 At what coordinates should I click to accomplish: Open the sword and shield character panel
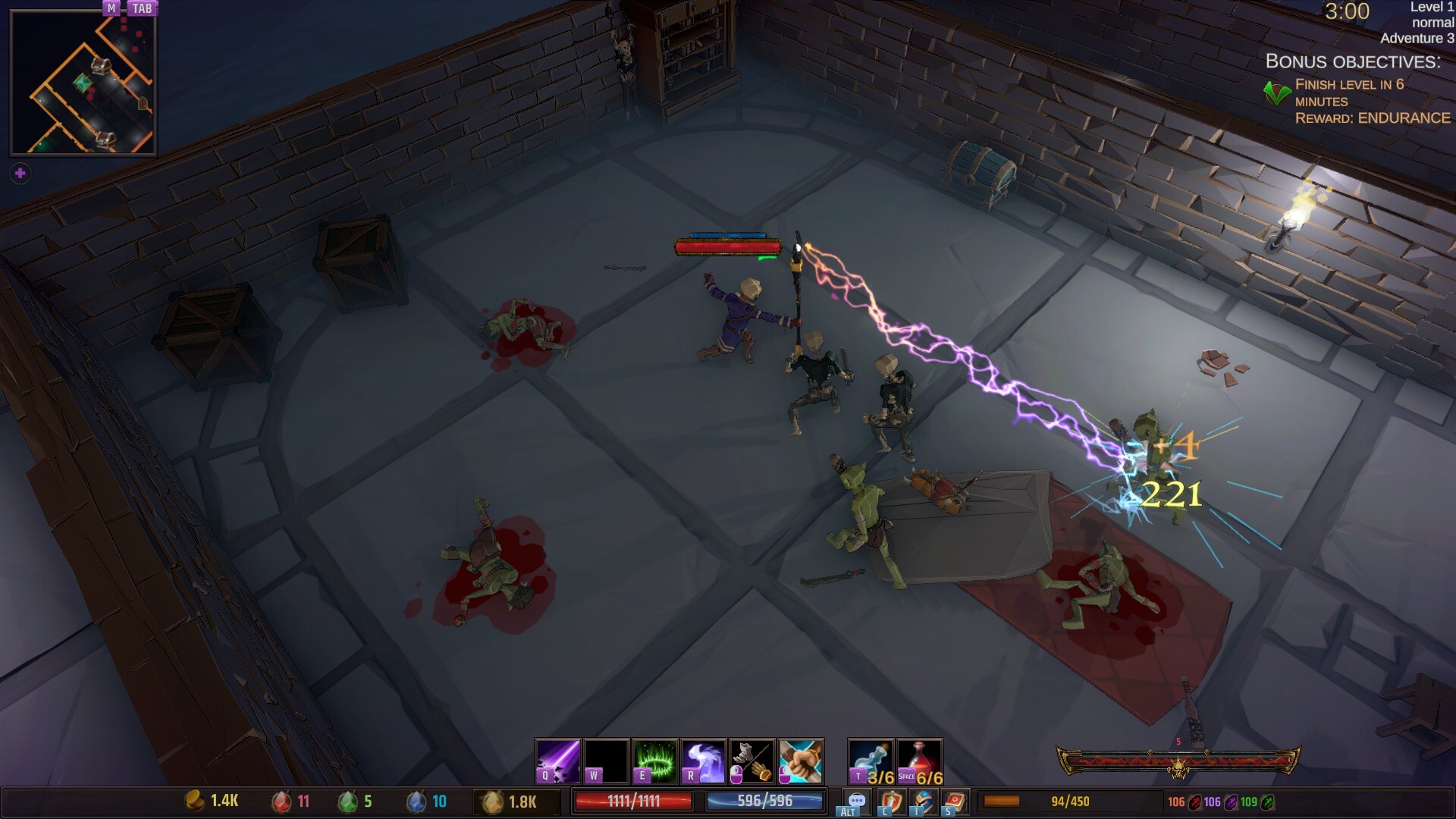pos(891,801)
